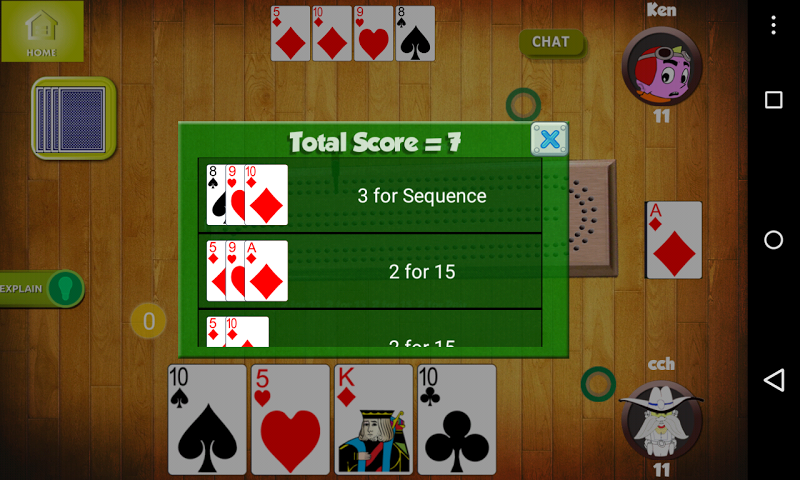800x480 pixels.
Task: Pick the King of diamonds card
Action: 374,418
